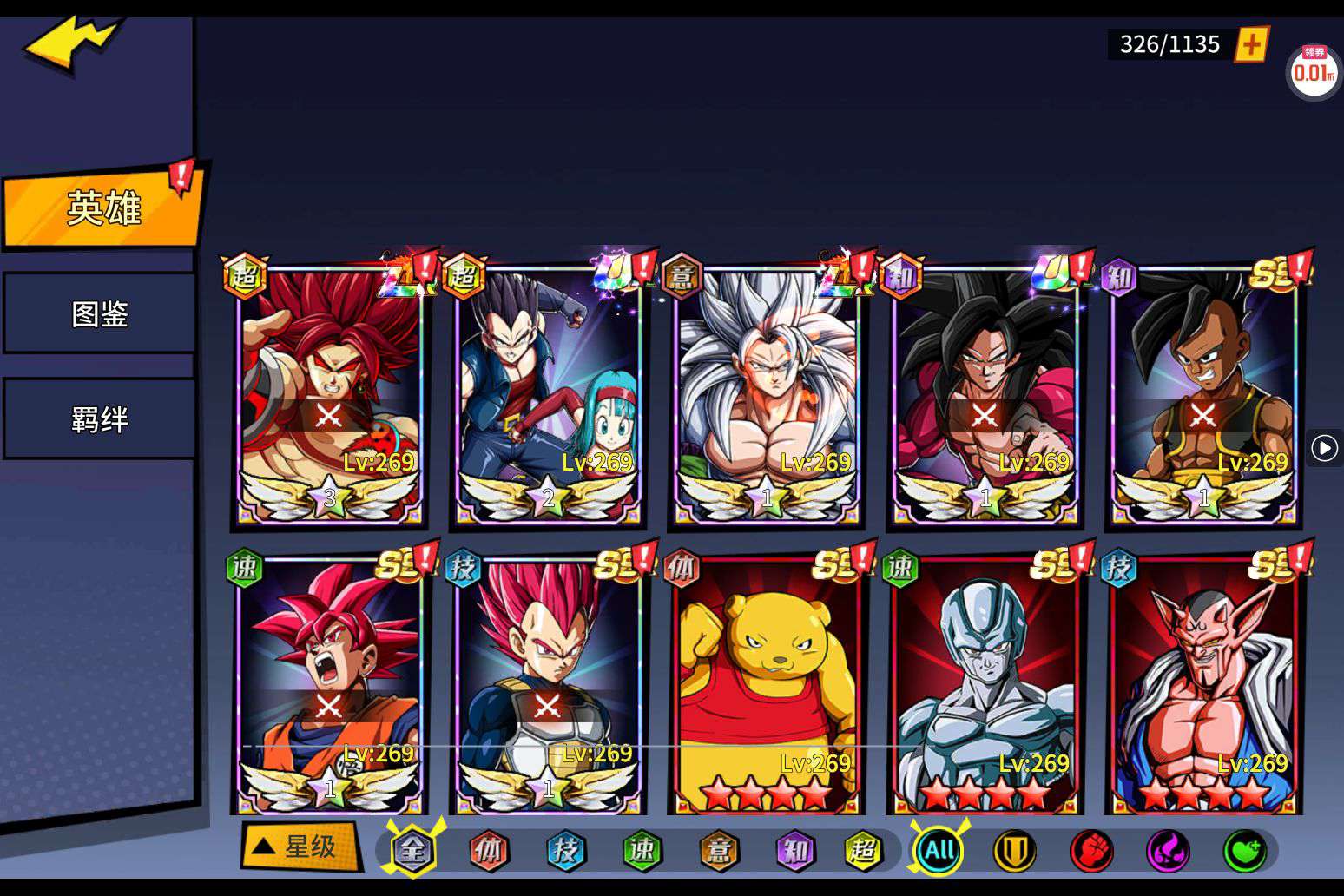Viewport: 1344px width, 896px height.
Task: Filter heroes by 超 type
Action: (862, 851)
